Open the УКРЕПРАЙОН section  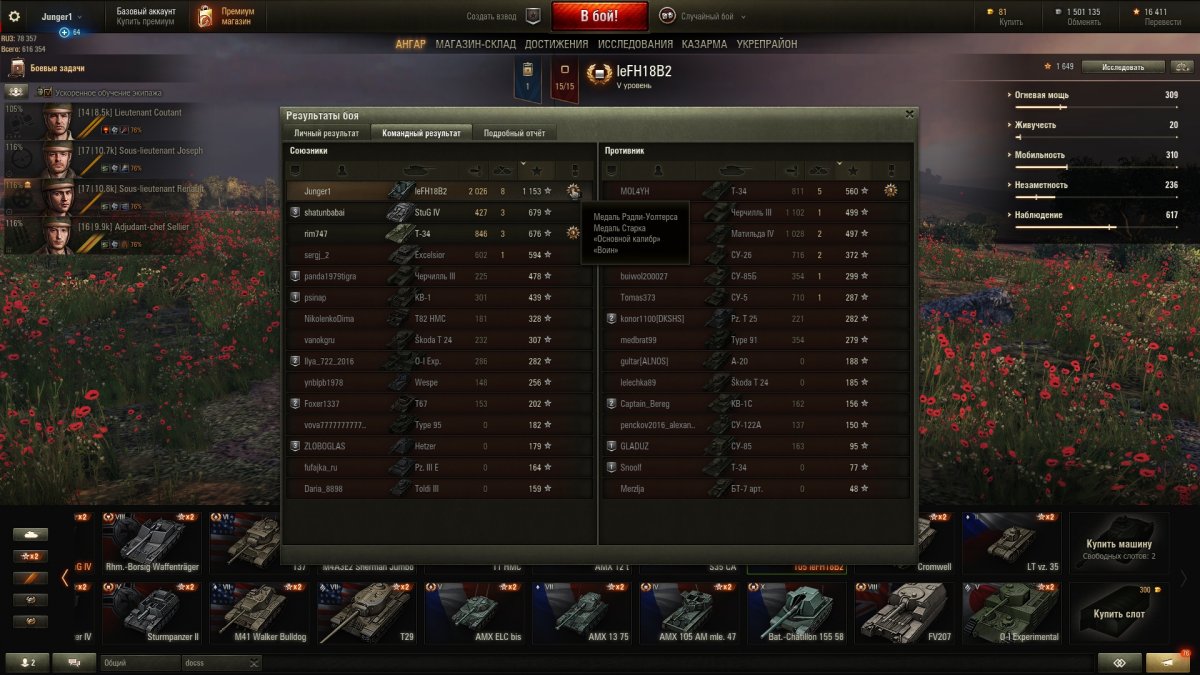[x=767, y=44]
